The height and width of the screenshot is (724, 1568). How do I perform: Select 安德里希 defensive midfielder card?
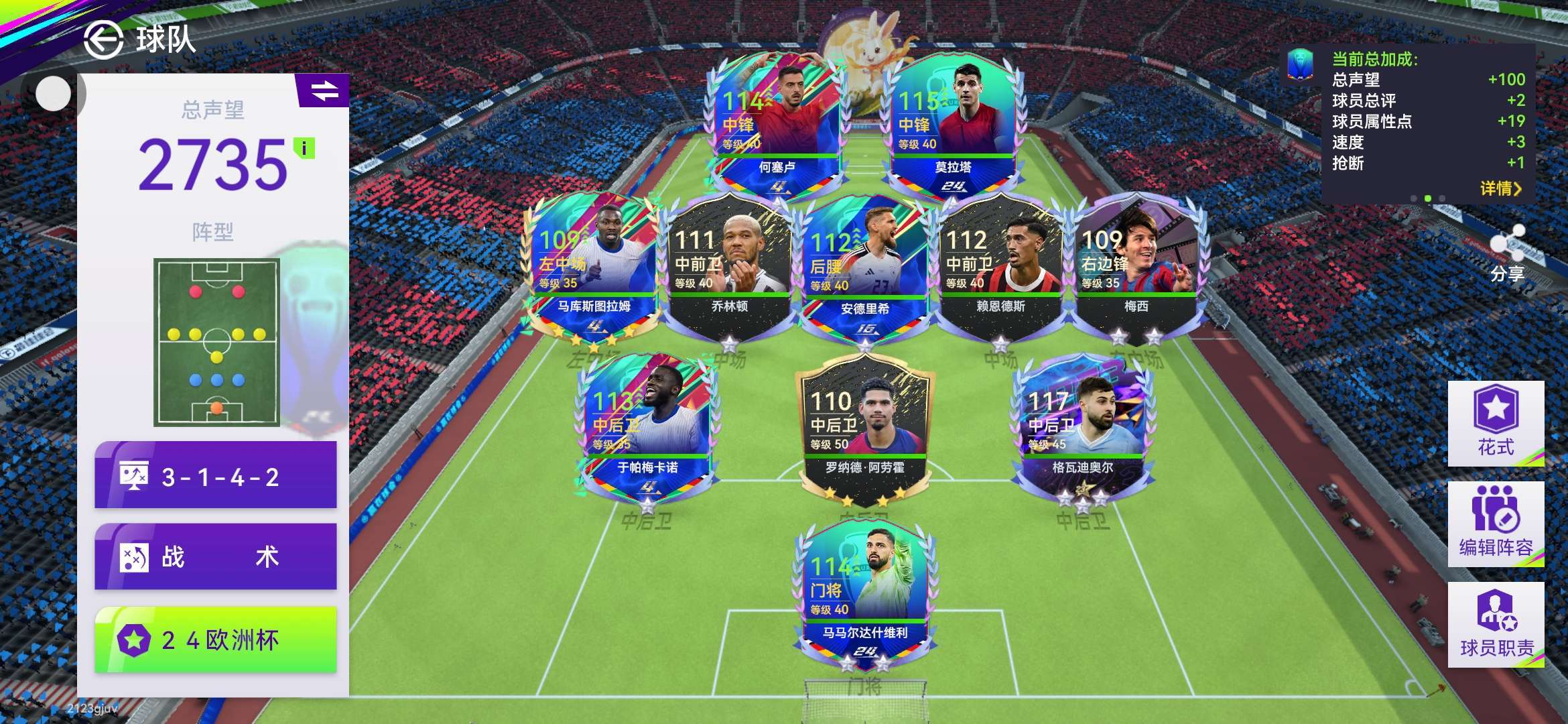pos(864,268)
